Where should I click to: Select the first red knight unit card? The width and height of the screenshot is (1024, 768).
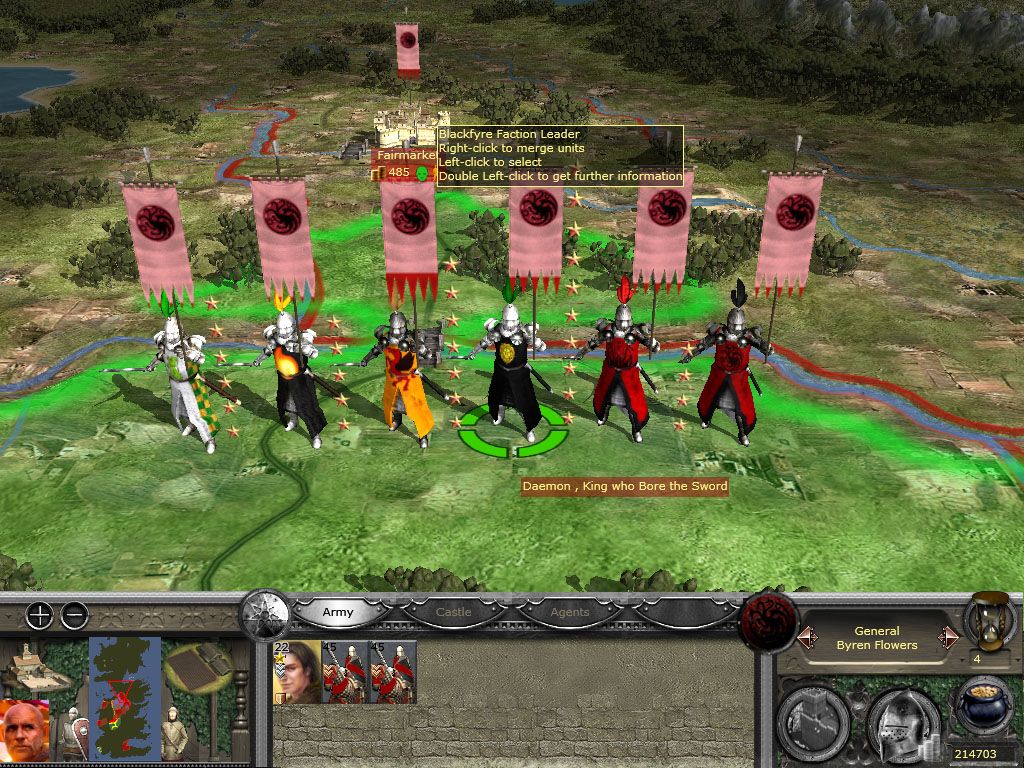pyautogui.click(x=345, y=672)
